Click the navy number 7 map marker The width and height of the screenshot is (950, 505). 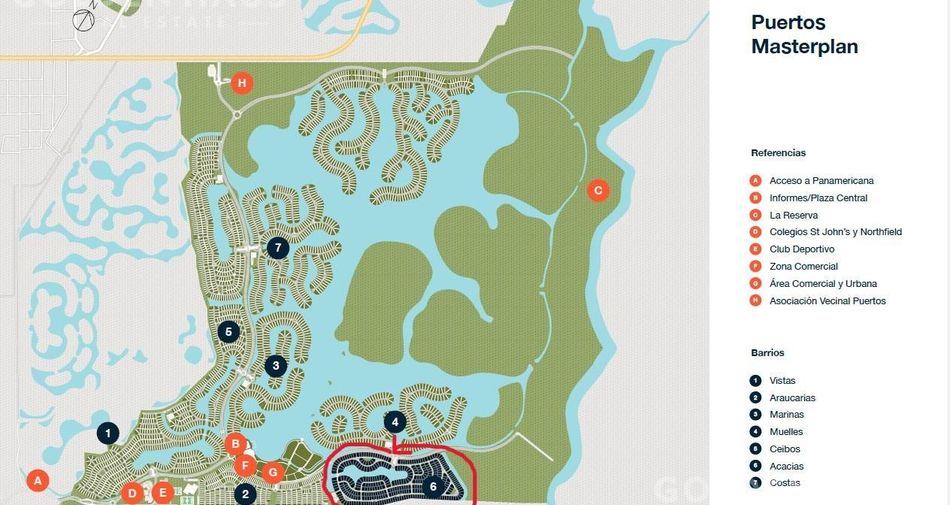(x=278, y=247)
